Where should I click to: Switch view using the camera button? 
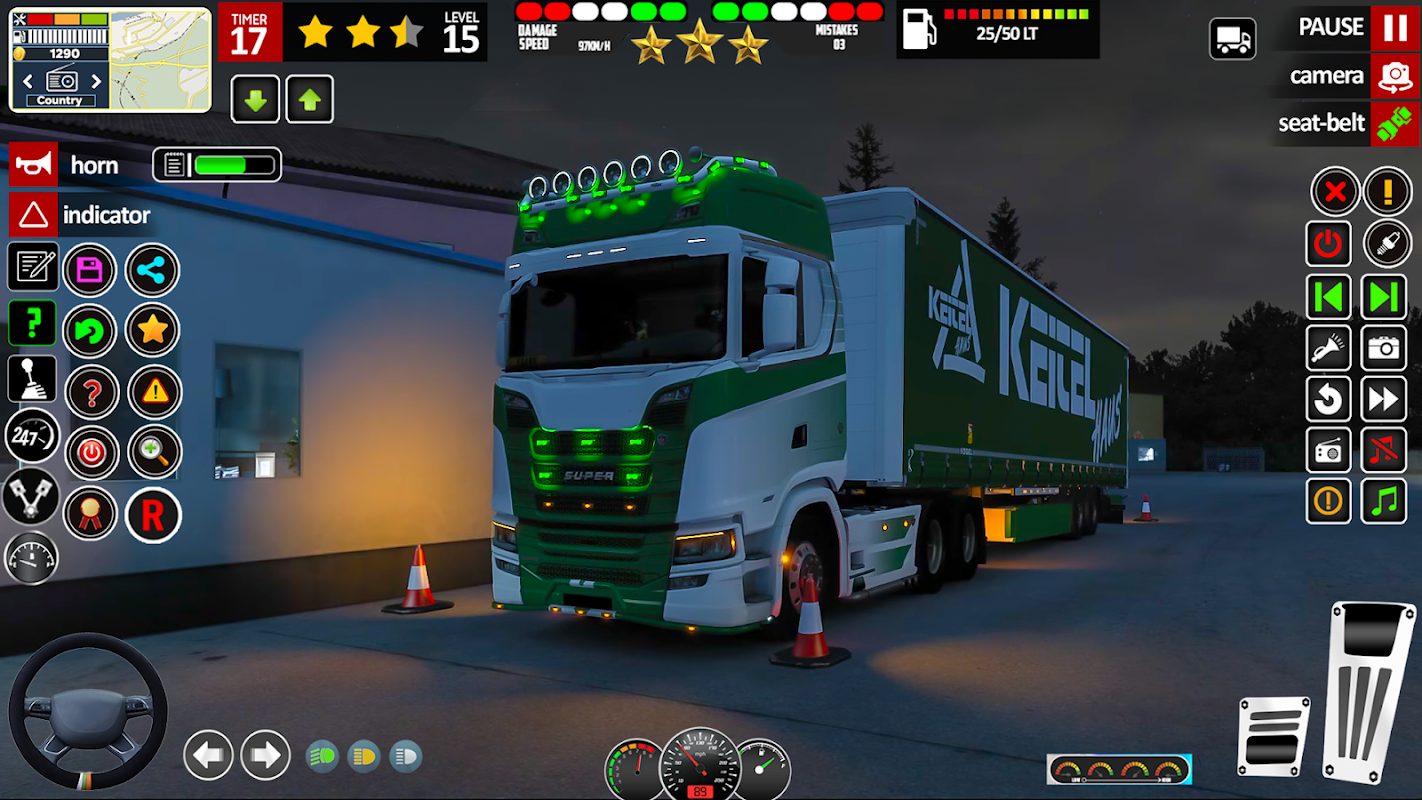[x=1394, y=76]
